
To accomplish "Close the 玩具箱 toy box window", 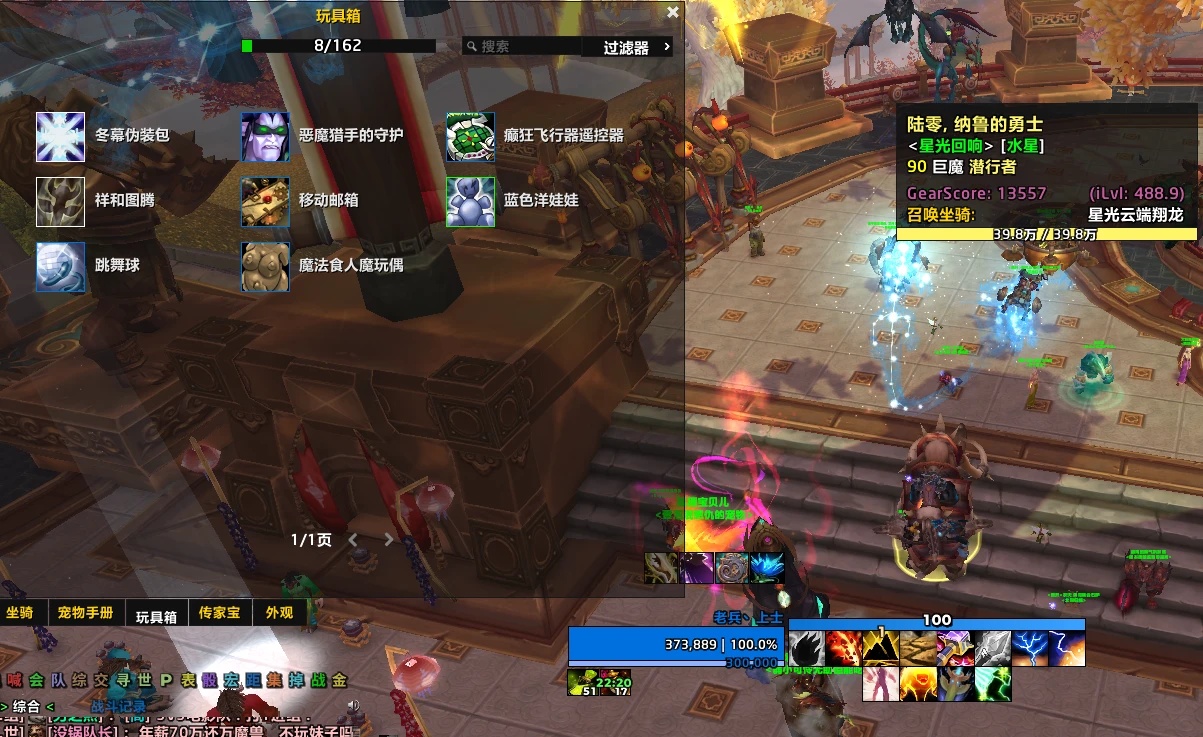I will point(673,13).
